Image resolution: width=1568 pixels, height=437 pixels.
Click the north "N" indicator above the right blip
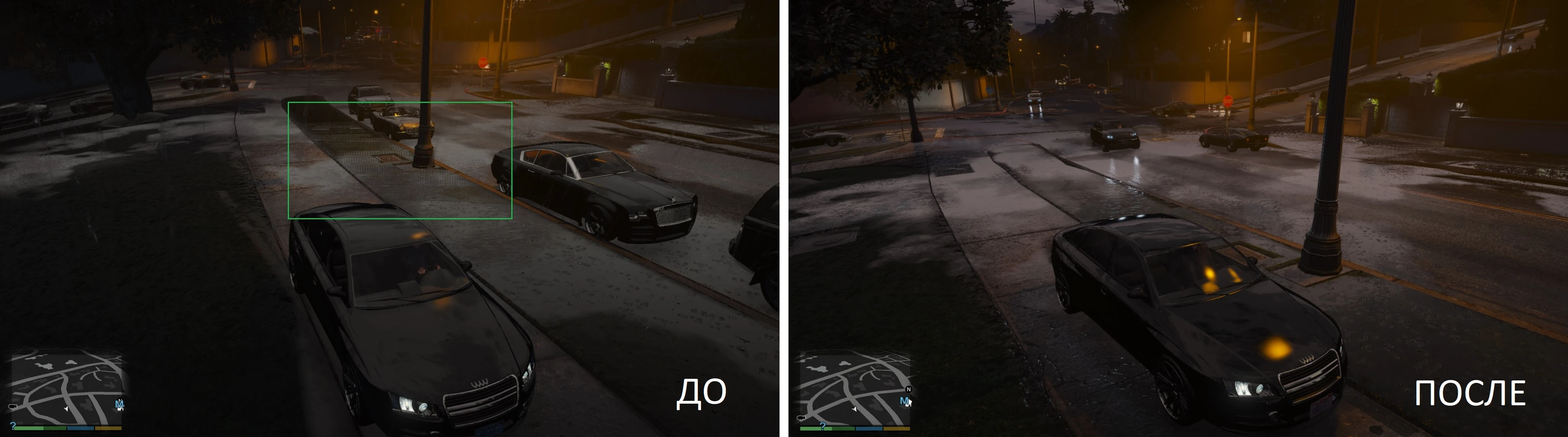pos(909,389)
